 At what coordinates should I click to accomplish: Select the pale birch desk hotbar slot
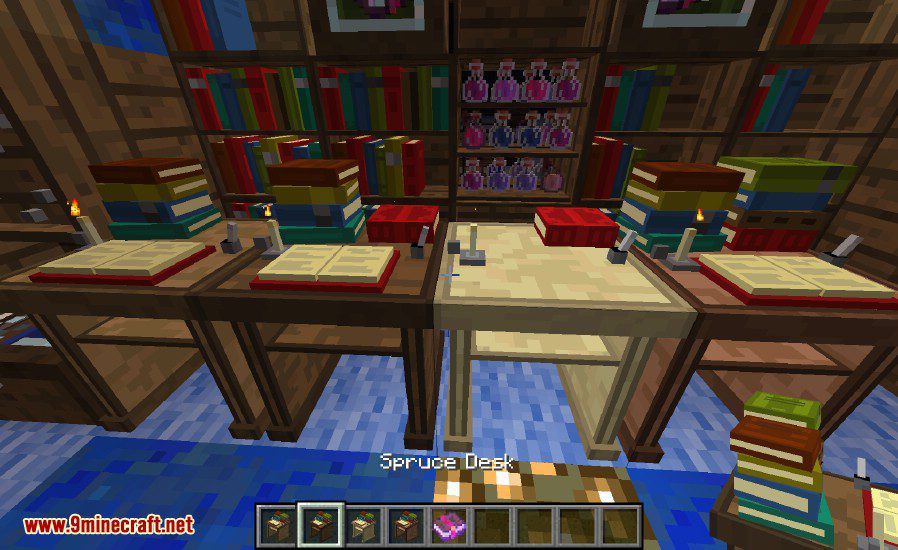point(363,524)
